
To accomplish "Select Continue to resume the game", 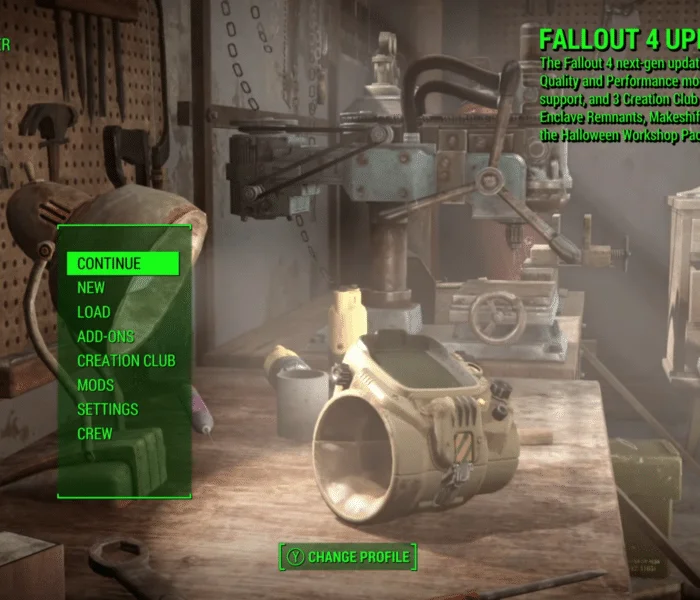I will point(110,264).
